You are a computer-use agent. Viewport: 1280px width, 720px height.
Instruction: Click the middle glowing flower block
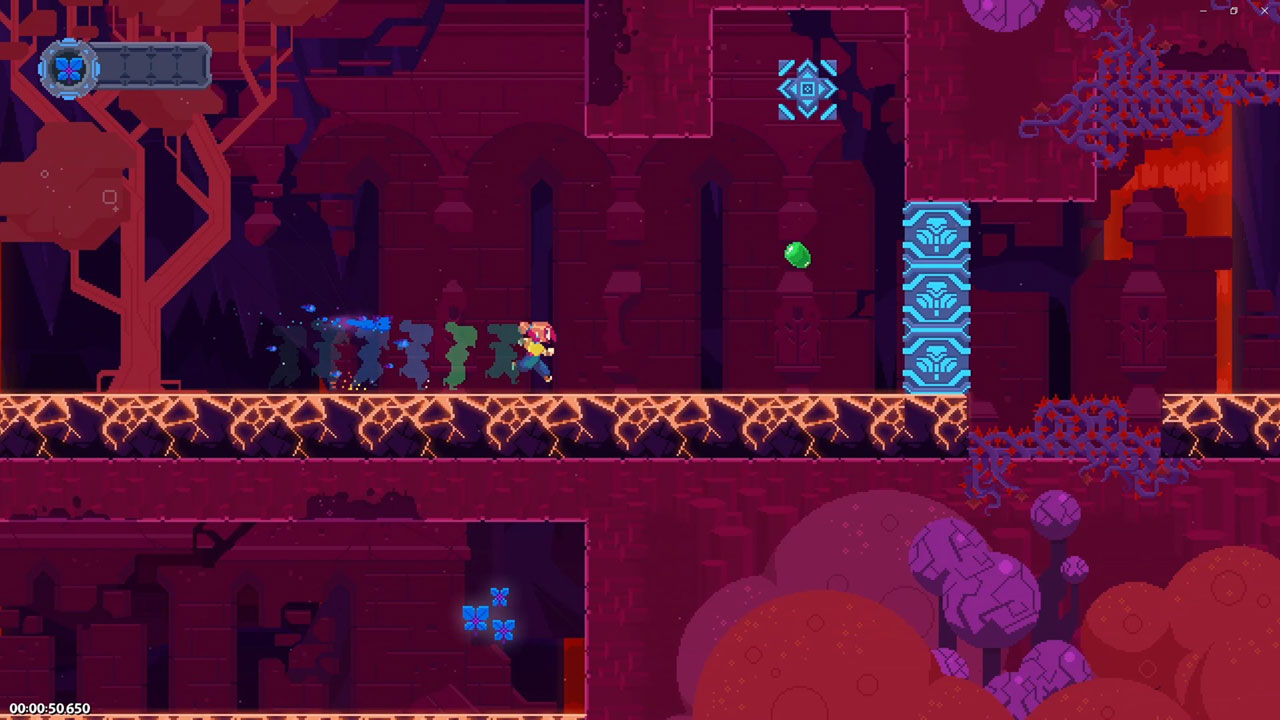pos(937,300)
